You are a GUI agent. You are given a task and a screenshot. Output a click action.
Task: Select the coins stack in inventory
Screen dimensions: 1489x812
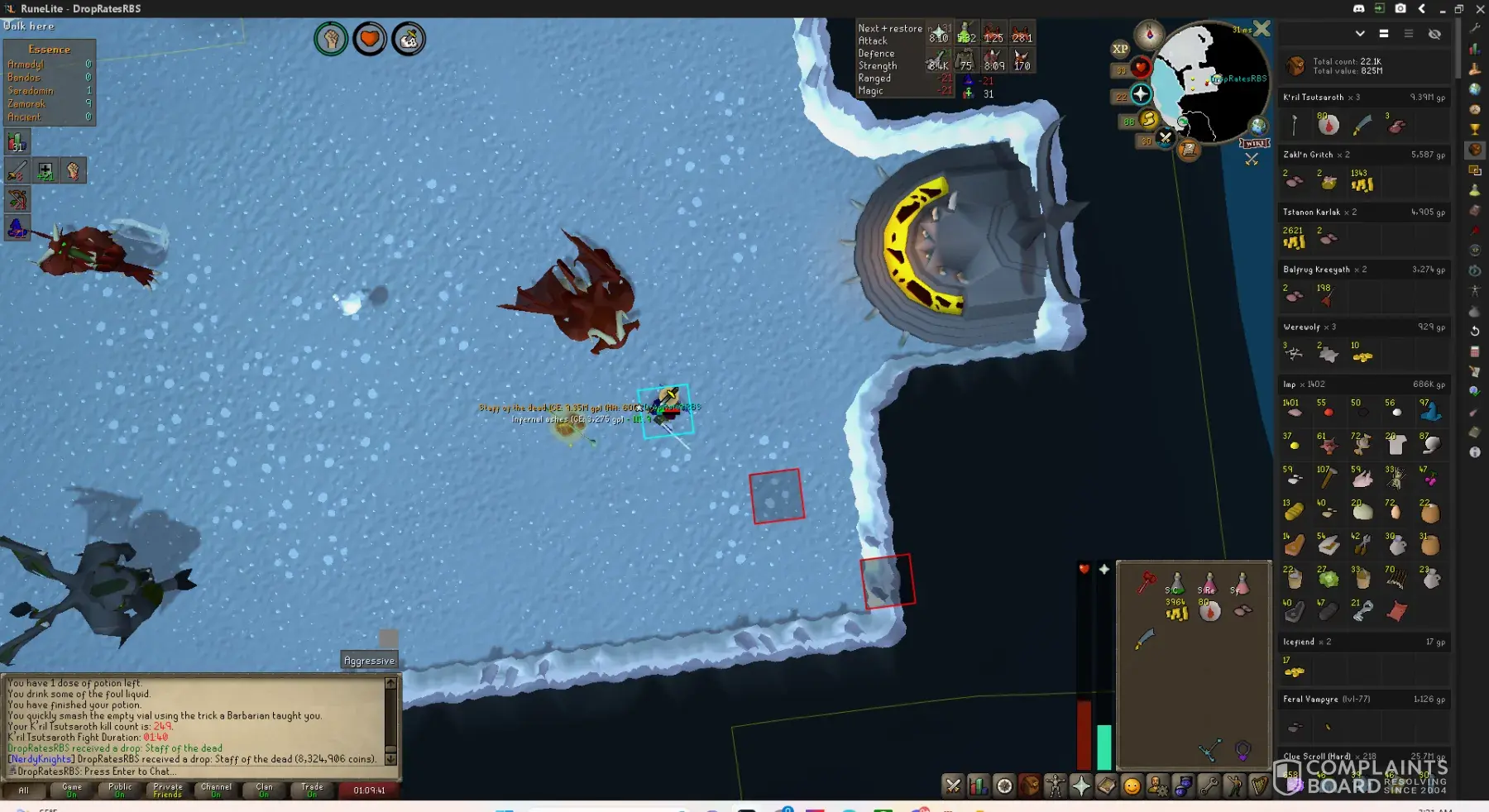1176,612
